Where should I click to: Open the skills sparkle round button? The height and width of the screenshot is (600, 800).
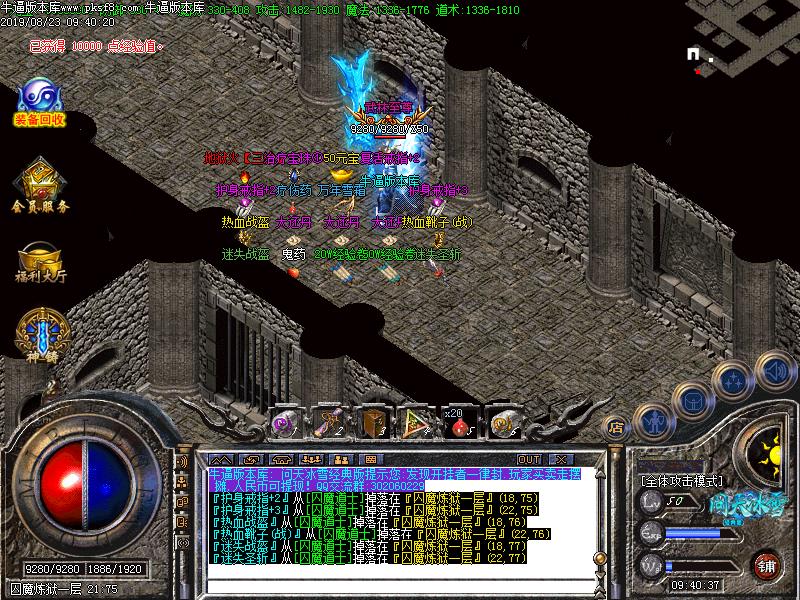[735, 381]
